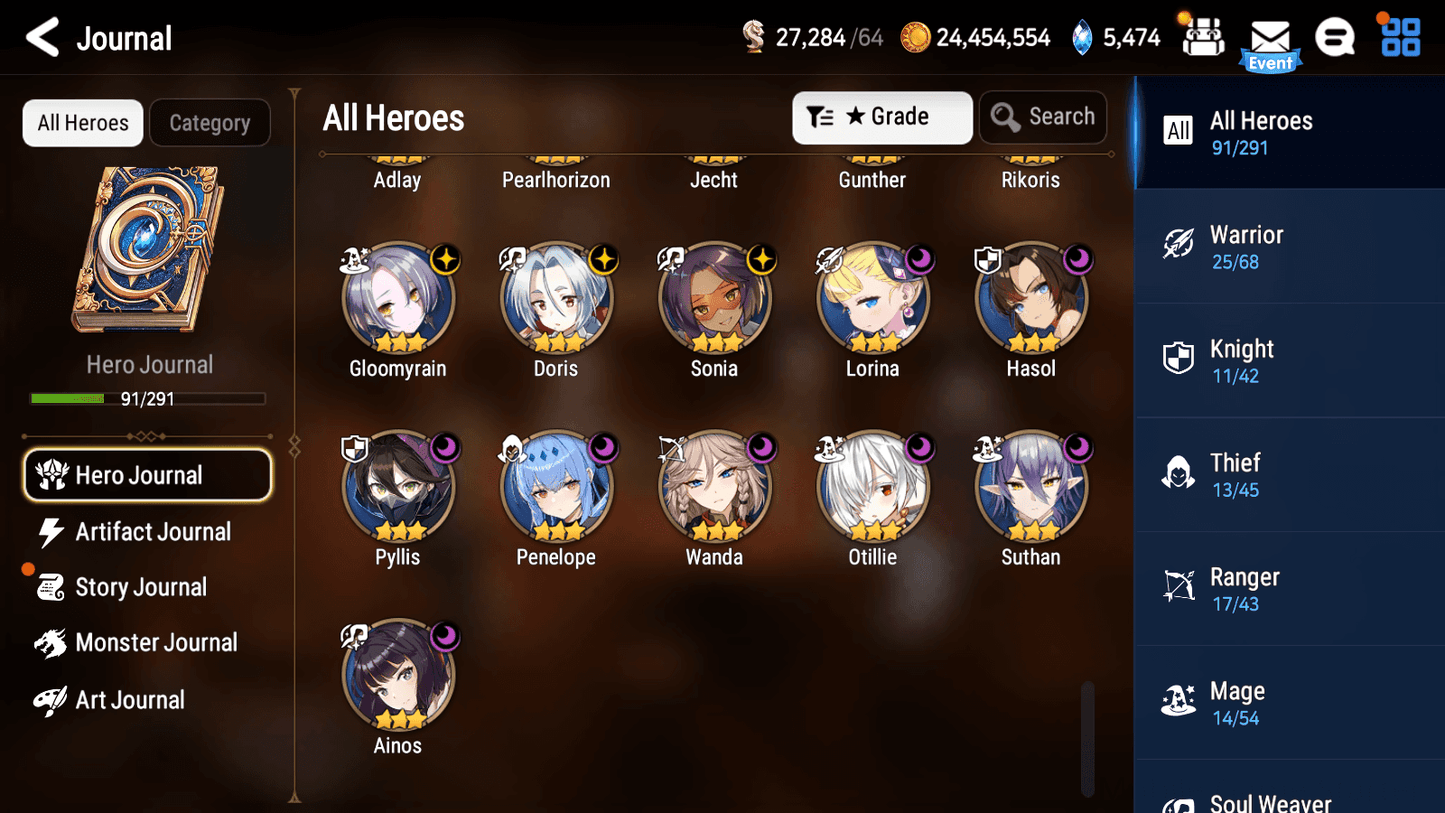This screenshot has height=813, width=1445.
Task: Filter heroes by Warrior class
Action: click(1289, 247)
